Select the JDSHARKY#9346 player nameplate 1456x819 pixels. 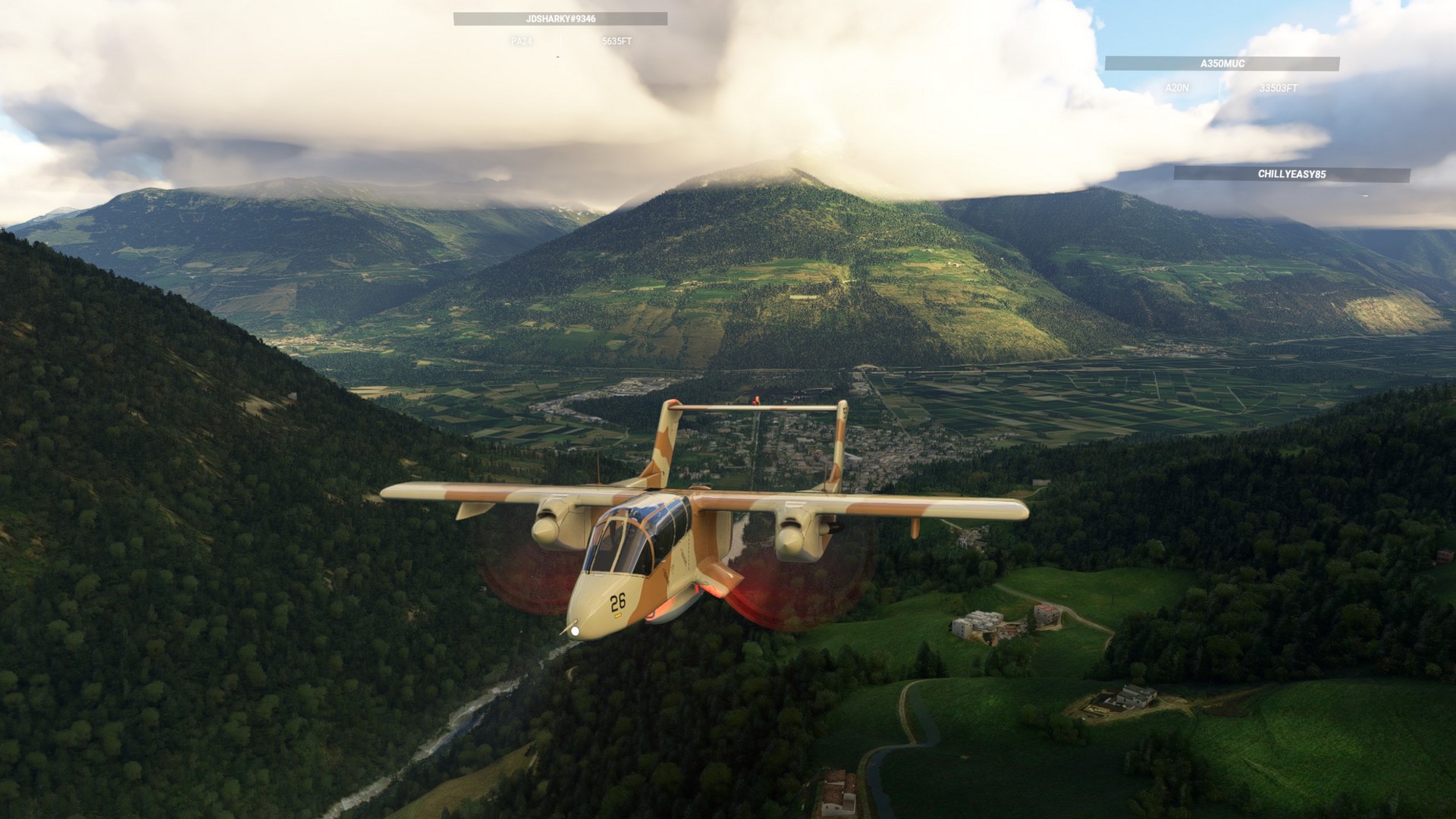[x=560, y=19]
